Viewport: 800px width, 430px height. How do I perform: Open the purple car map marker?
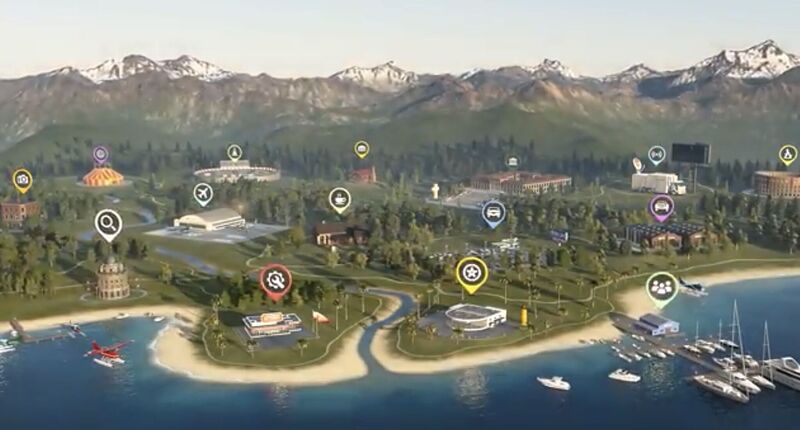[660, 207]
